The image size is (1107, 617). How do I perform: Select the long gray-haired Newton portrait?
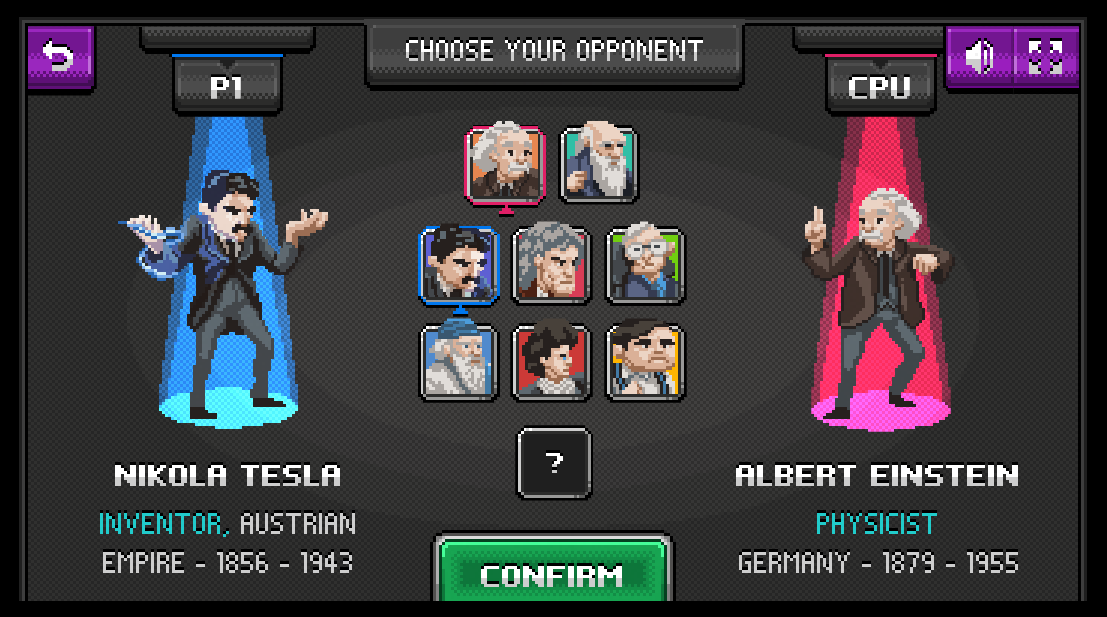pyautogui.click(x=552, y=265)
